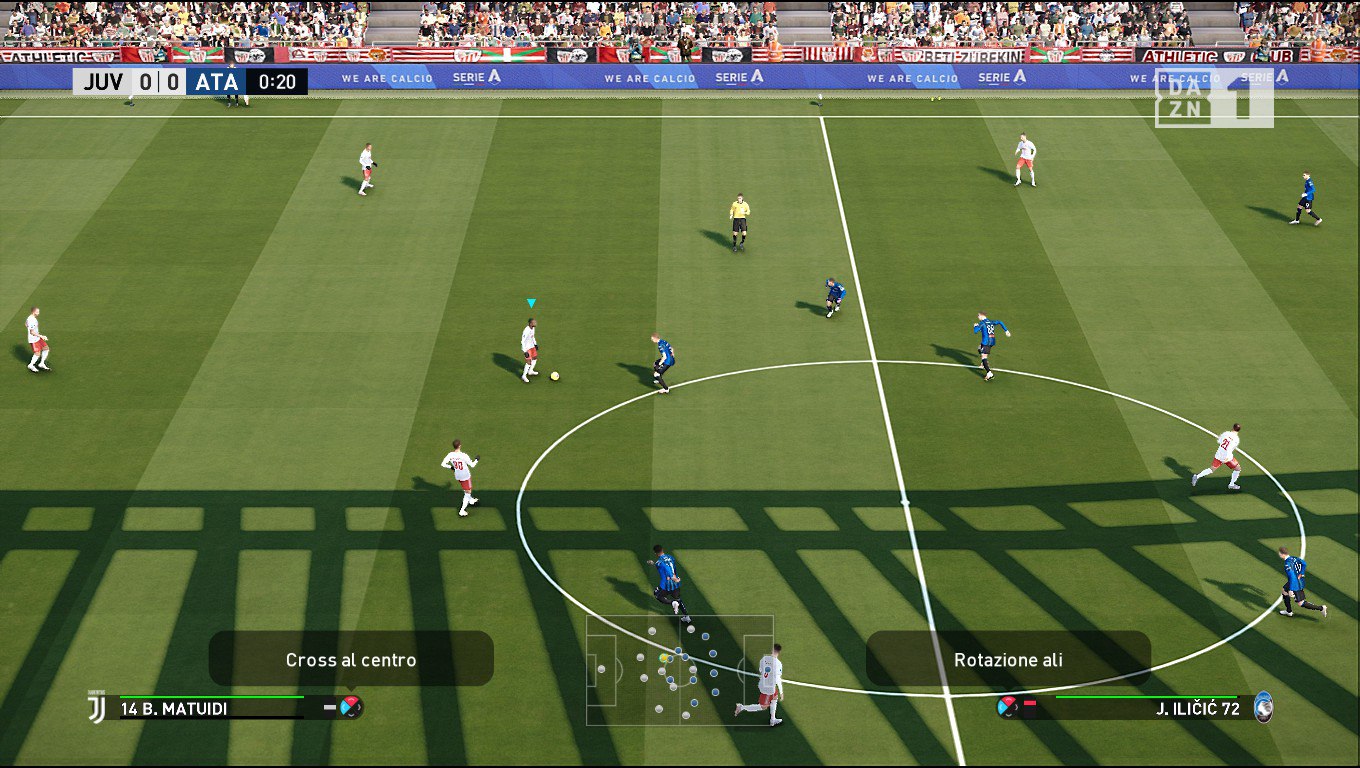
Task: Expand the Cross al centro command panel
Action: (352, 659)
